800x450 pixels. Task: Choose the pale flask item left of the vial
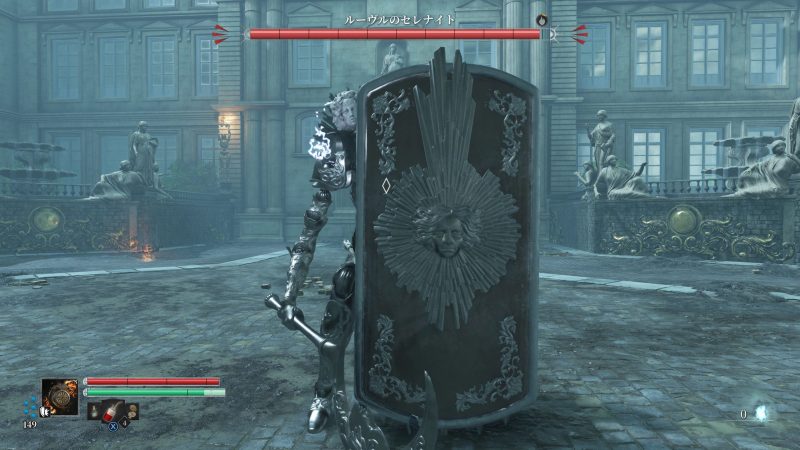95,411
